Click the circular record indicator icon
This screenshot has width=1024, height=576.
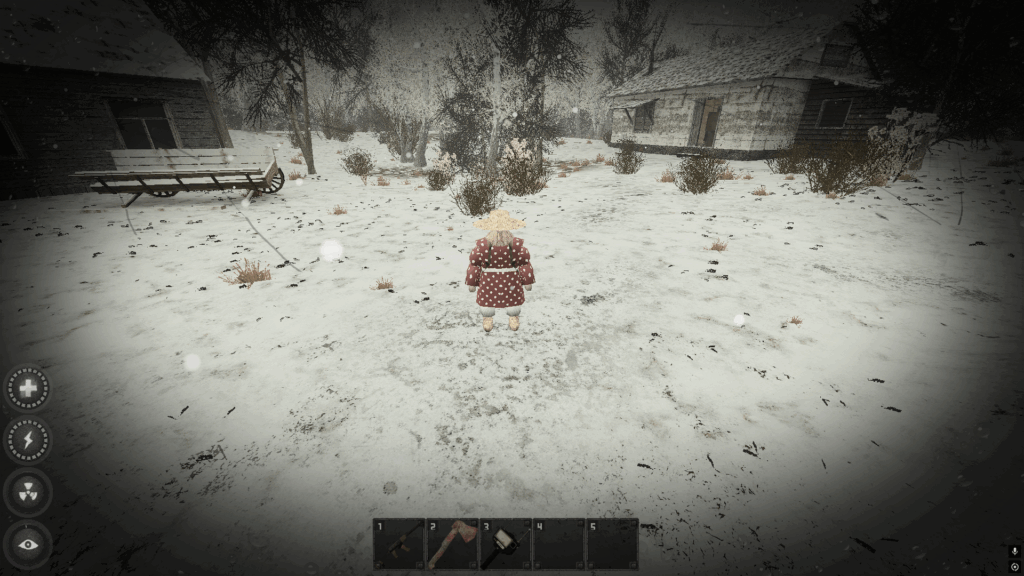(x=1015, y=567)
